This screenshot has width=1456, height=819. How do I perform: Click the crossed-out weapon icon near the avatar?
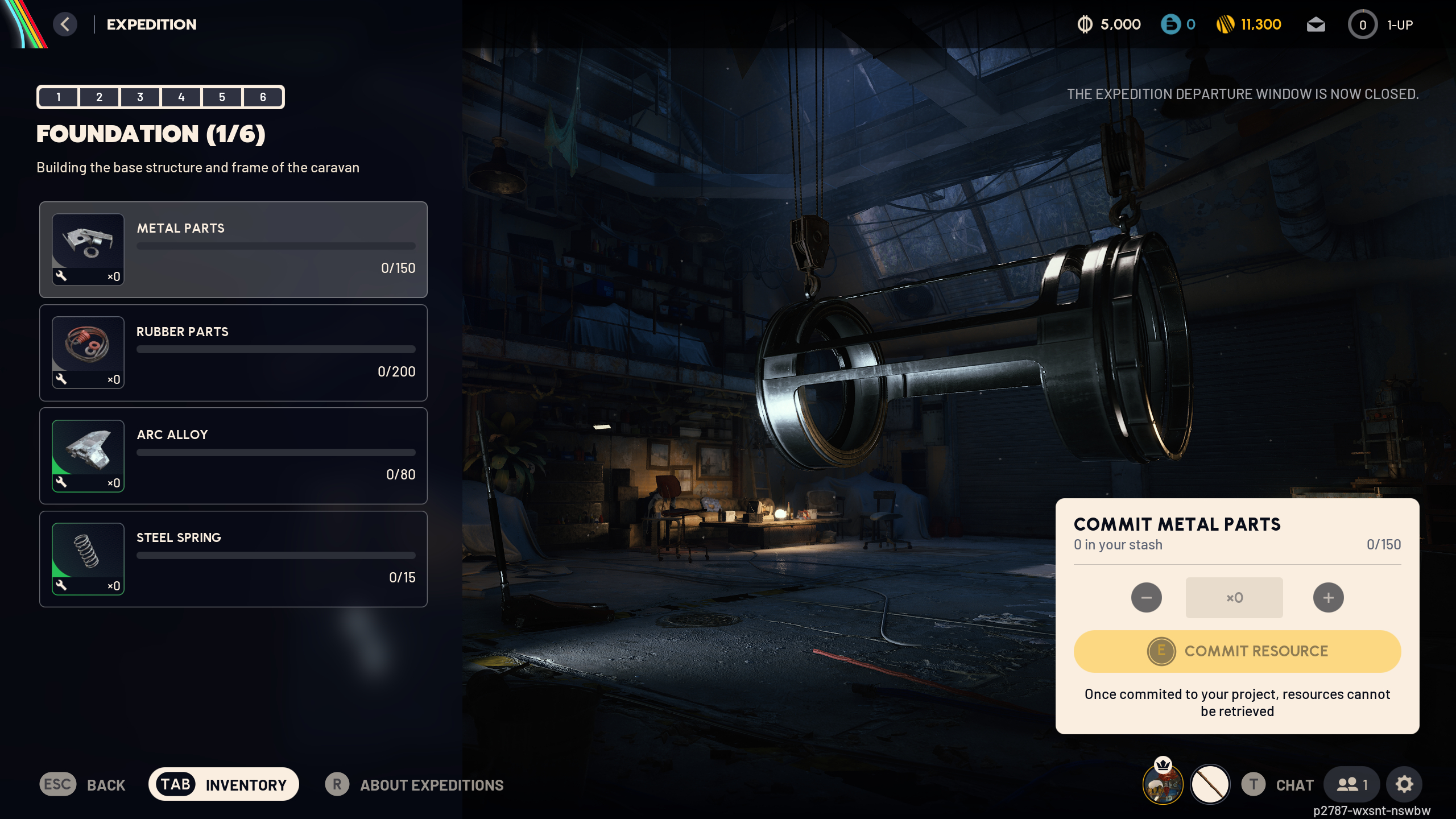(x=1211, y=784)
